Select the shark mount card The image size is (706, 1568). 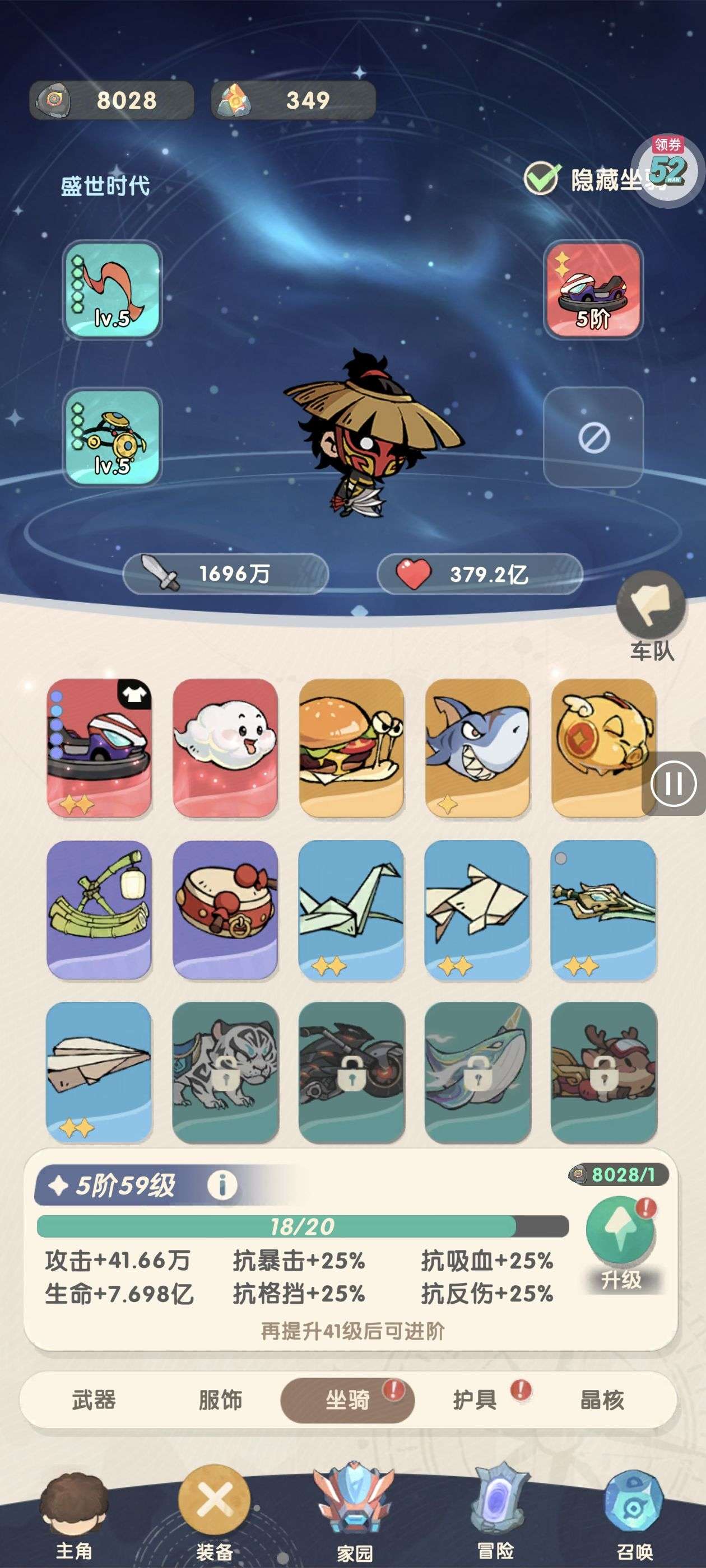(477, 748)
